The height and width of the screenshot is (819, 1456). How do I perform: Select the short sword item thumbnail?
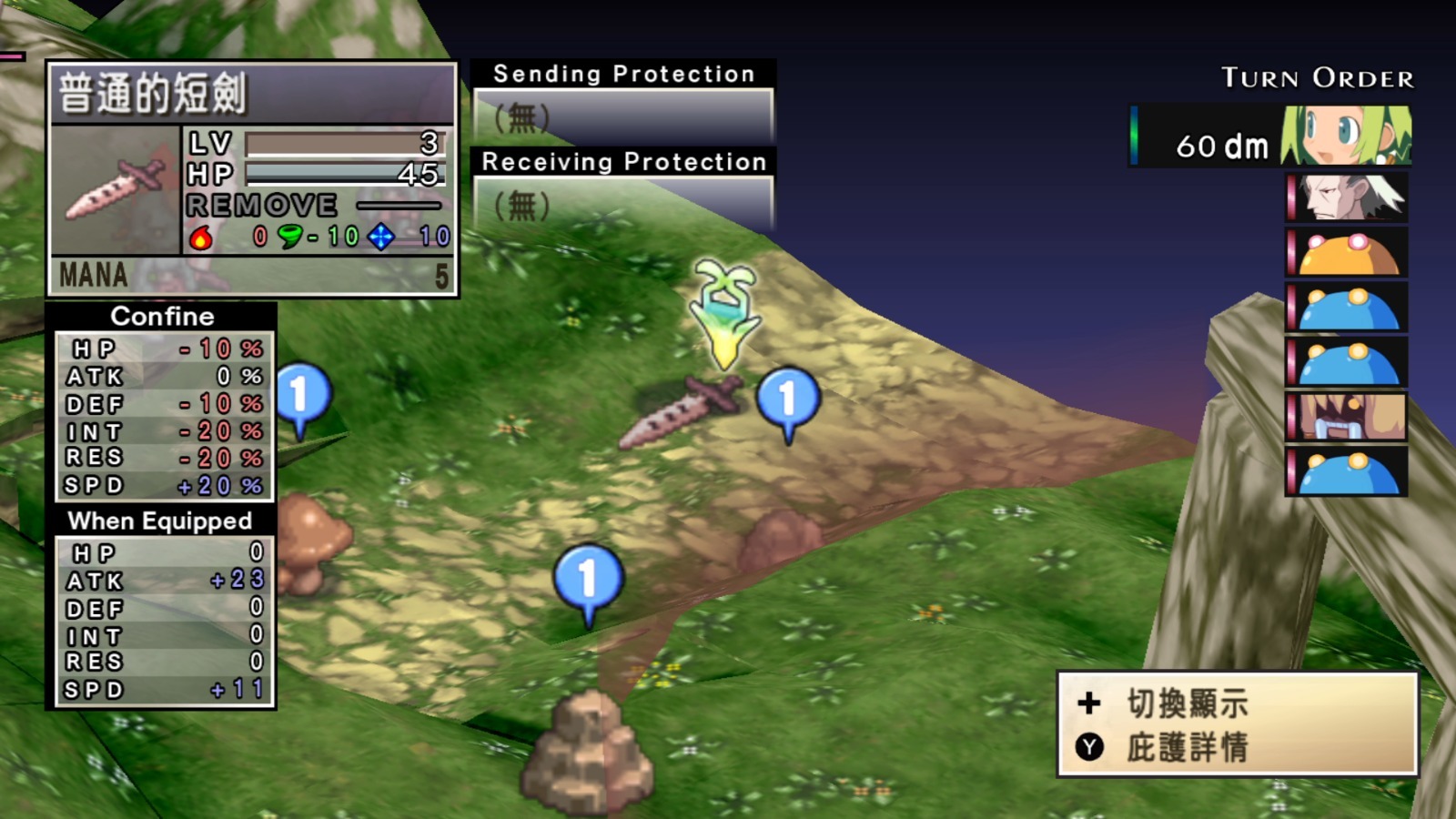pos(116,189)
